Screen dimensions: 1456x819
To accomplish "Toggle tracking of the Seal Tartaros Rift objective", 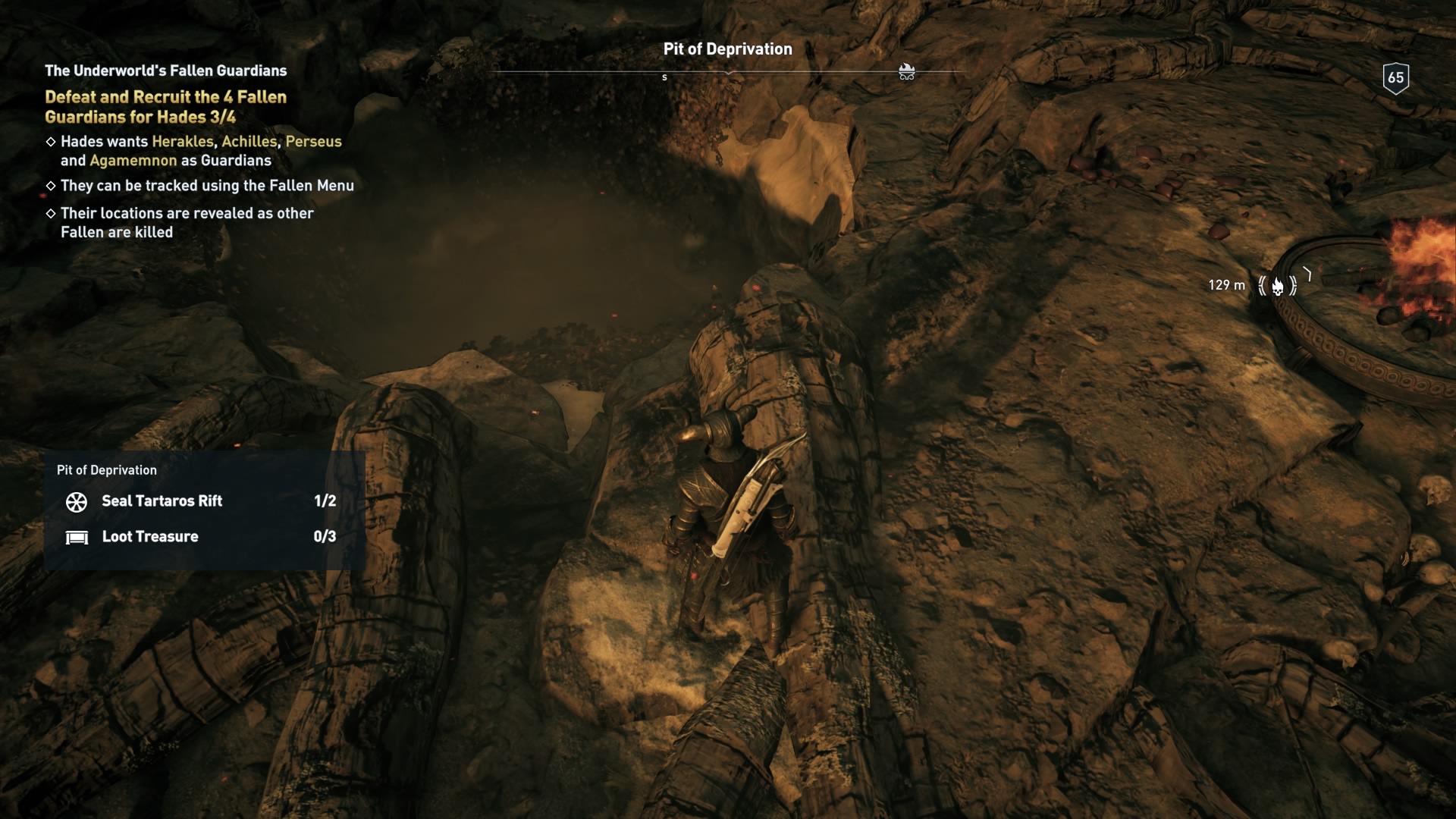I will [162, 501].
